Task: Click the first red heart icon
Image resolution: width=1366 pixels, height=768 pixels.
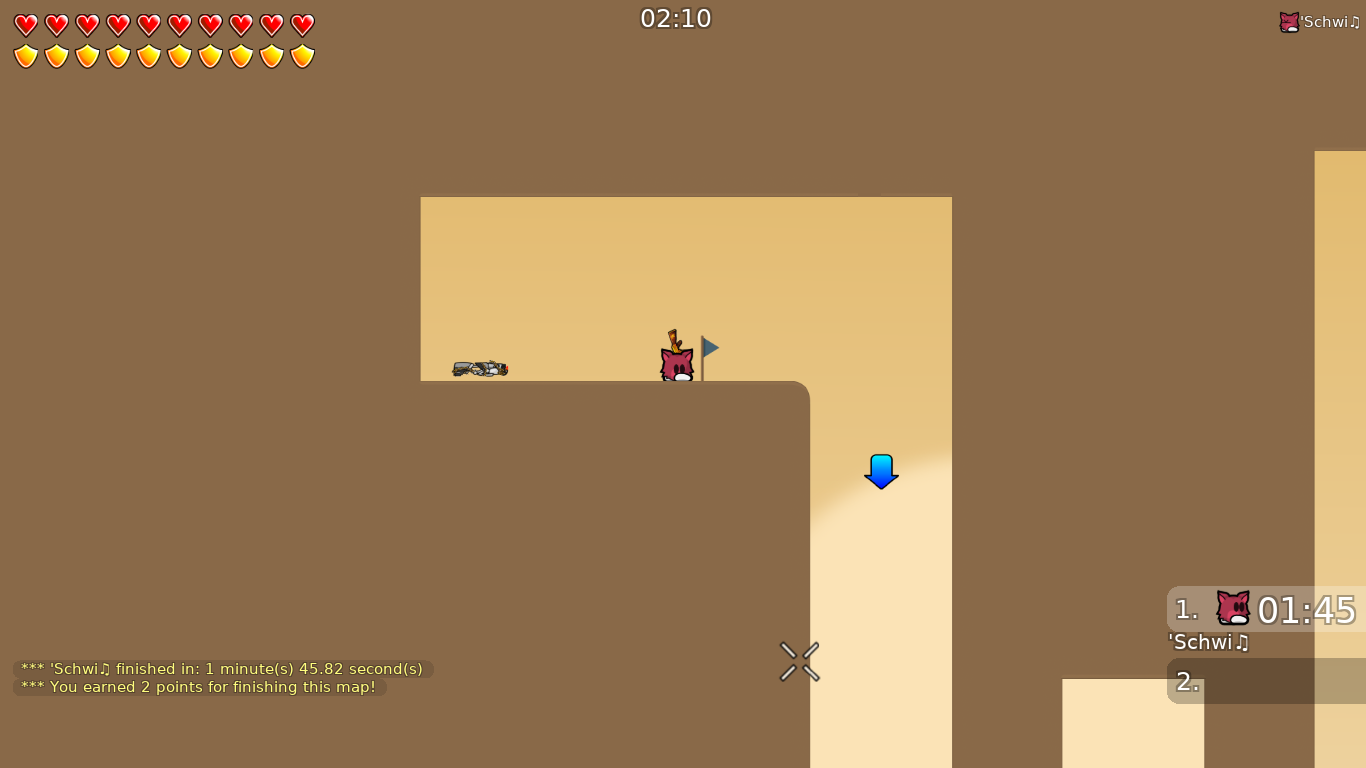Action: point(25,24)
